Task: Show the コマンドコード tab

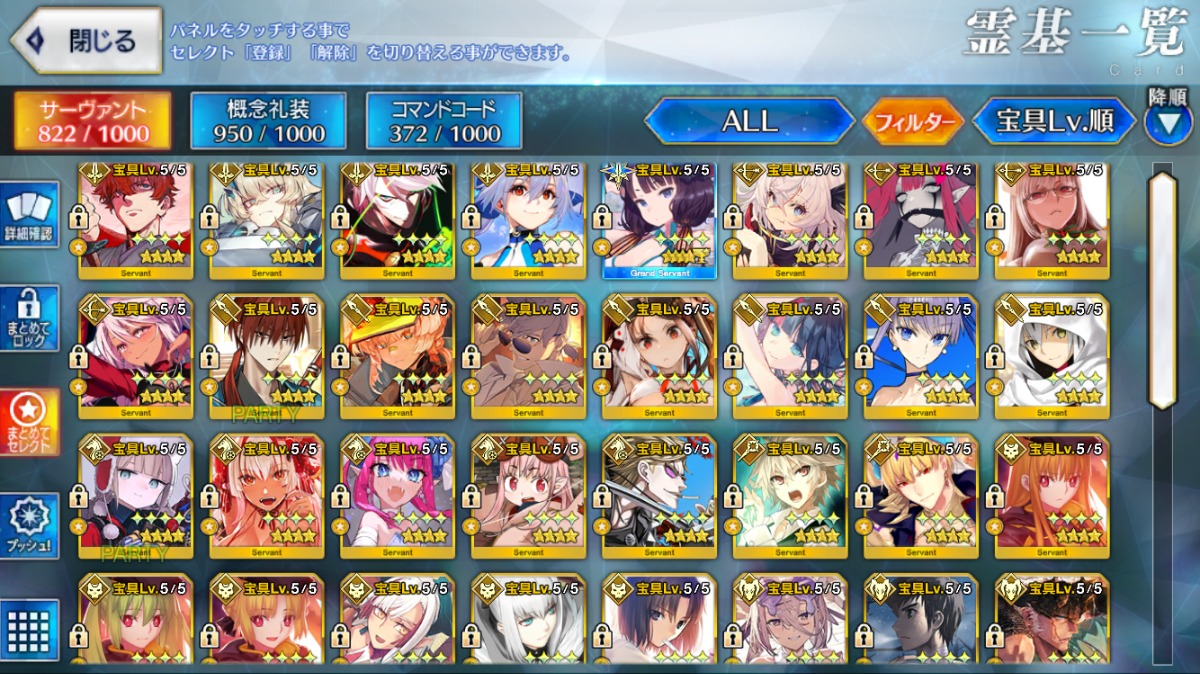Action: (444, 121)
